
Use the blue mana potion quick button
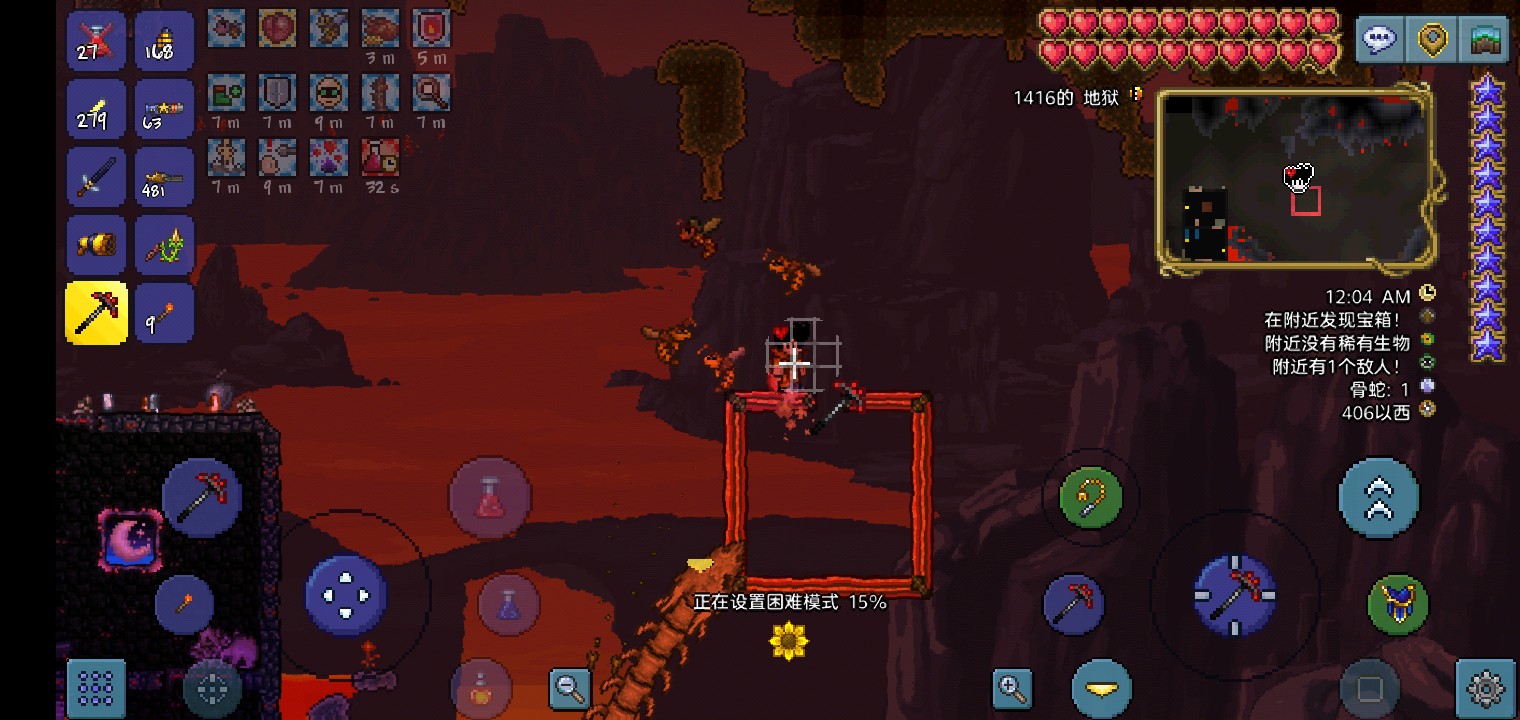point(508,605)
